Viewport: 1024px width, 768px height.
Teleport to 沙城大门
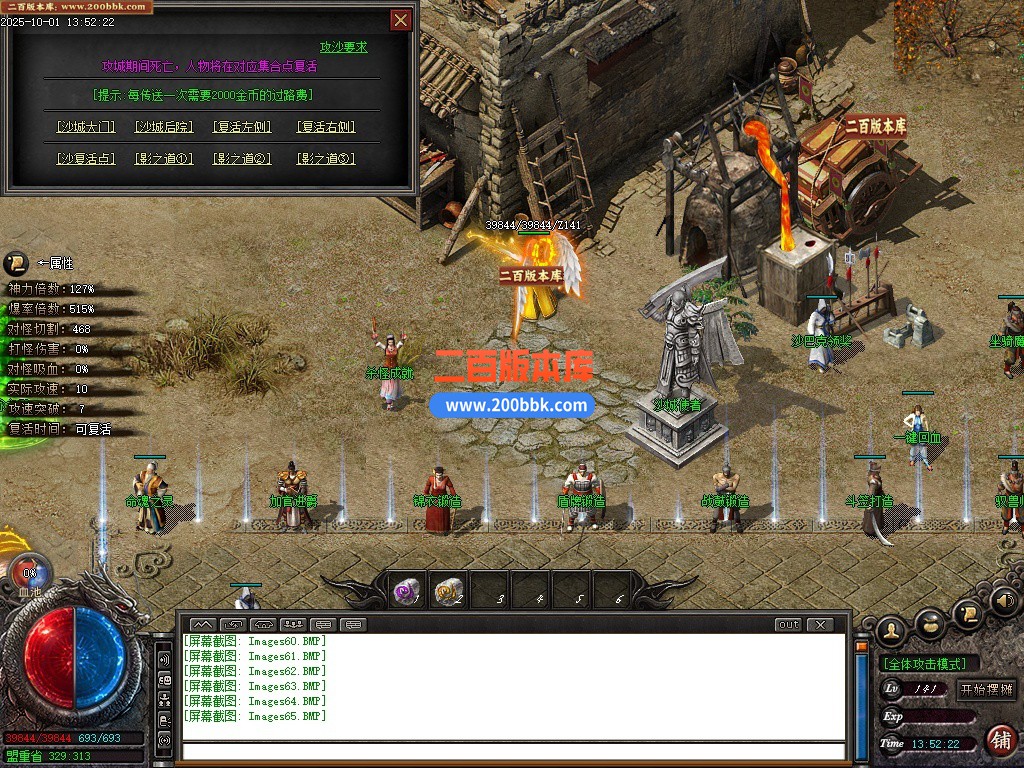pos(86,127)
